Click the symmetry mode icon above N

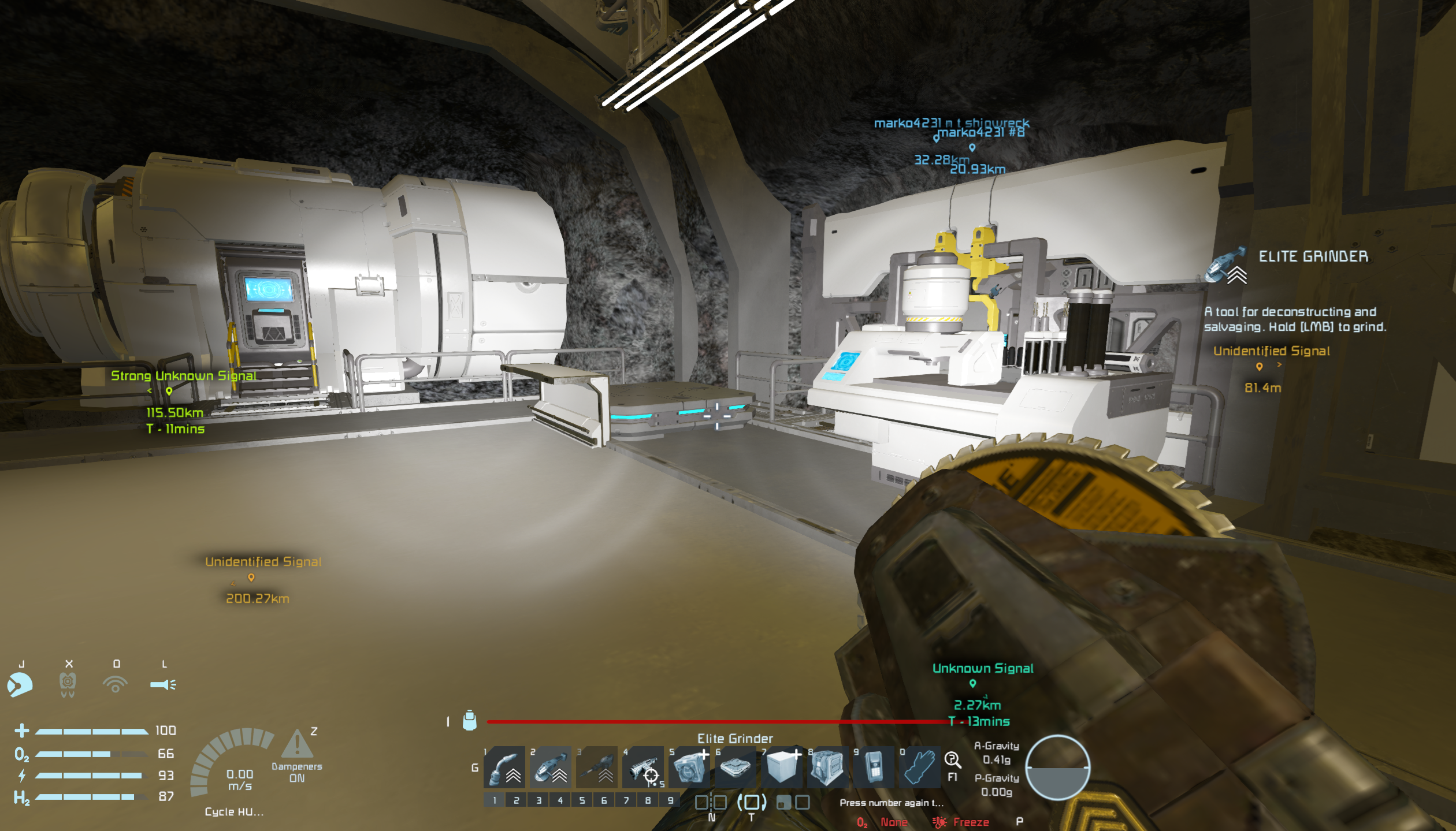coord(711,802)
